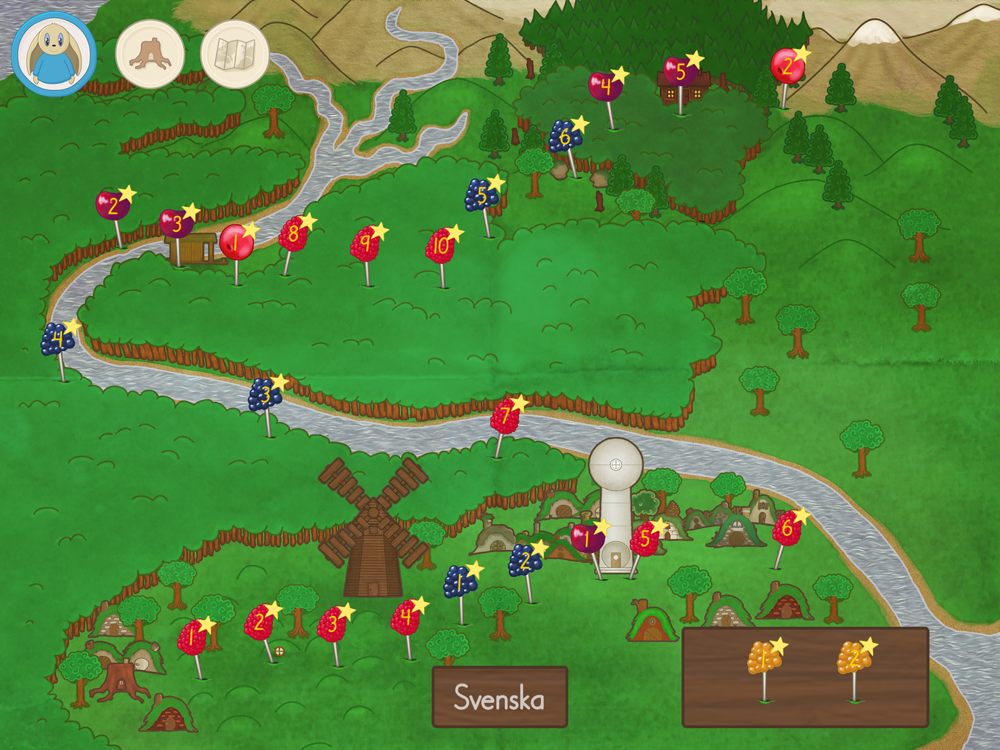This screenshot has height=750, width=1000.
Task: Choose raspberry level 7
Action: (505, 416)
